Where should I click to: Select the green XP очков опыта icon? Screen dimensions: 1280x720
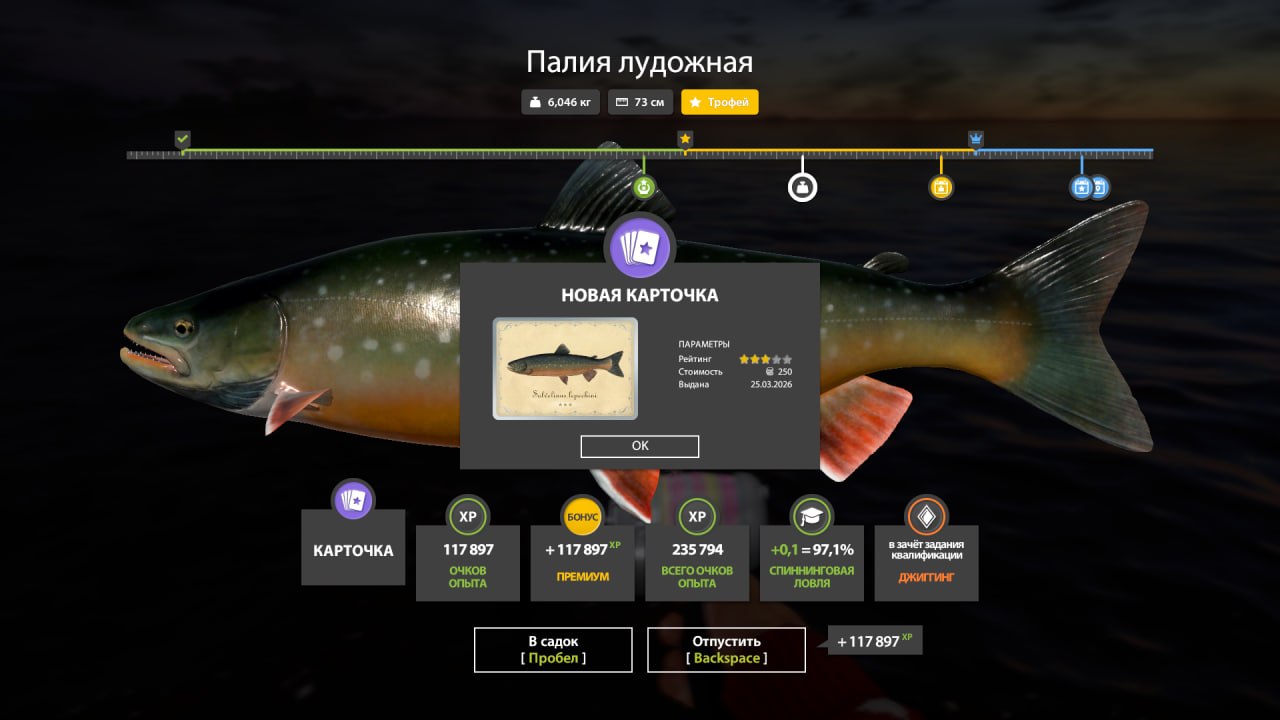(467, 517)
